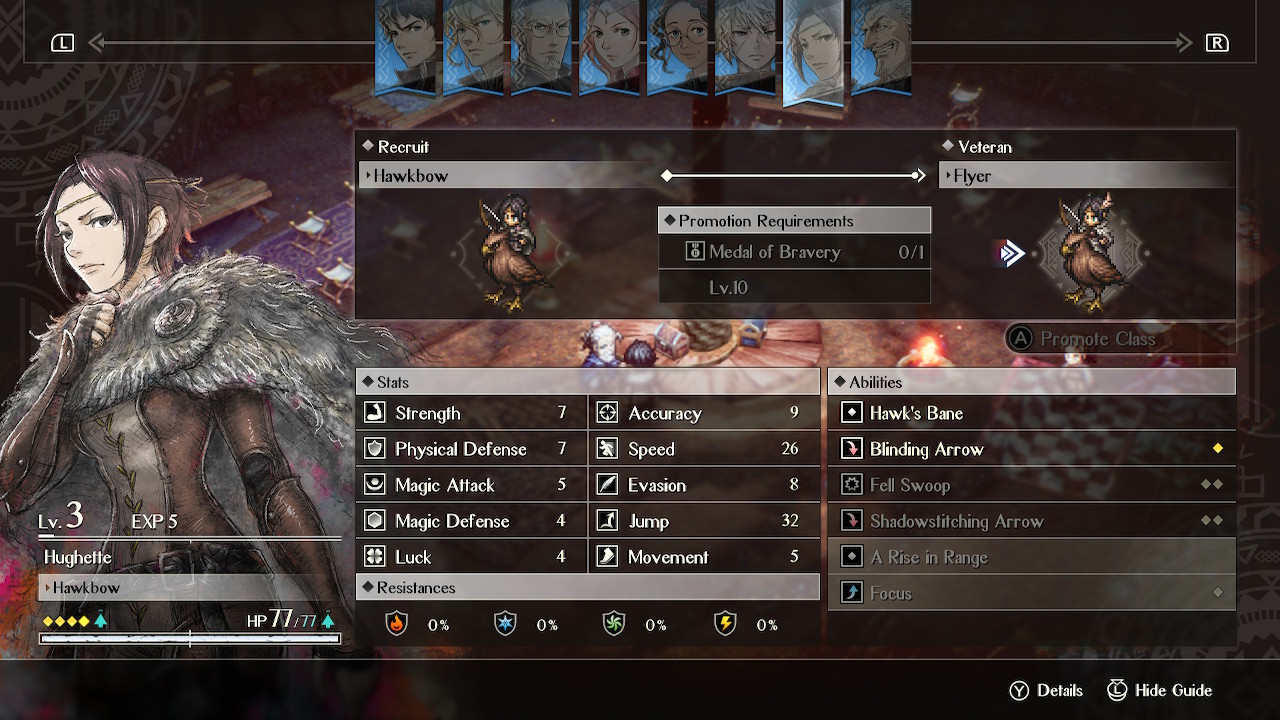Viewport: 1280px width, 720px height.
Task: Select the grinning bearded man's portrait
Action: tap(881, 47)
